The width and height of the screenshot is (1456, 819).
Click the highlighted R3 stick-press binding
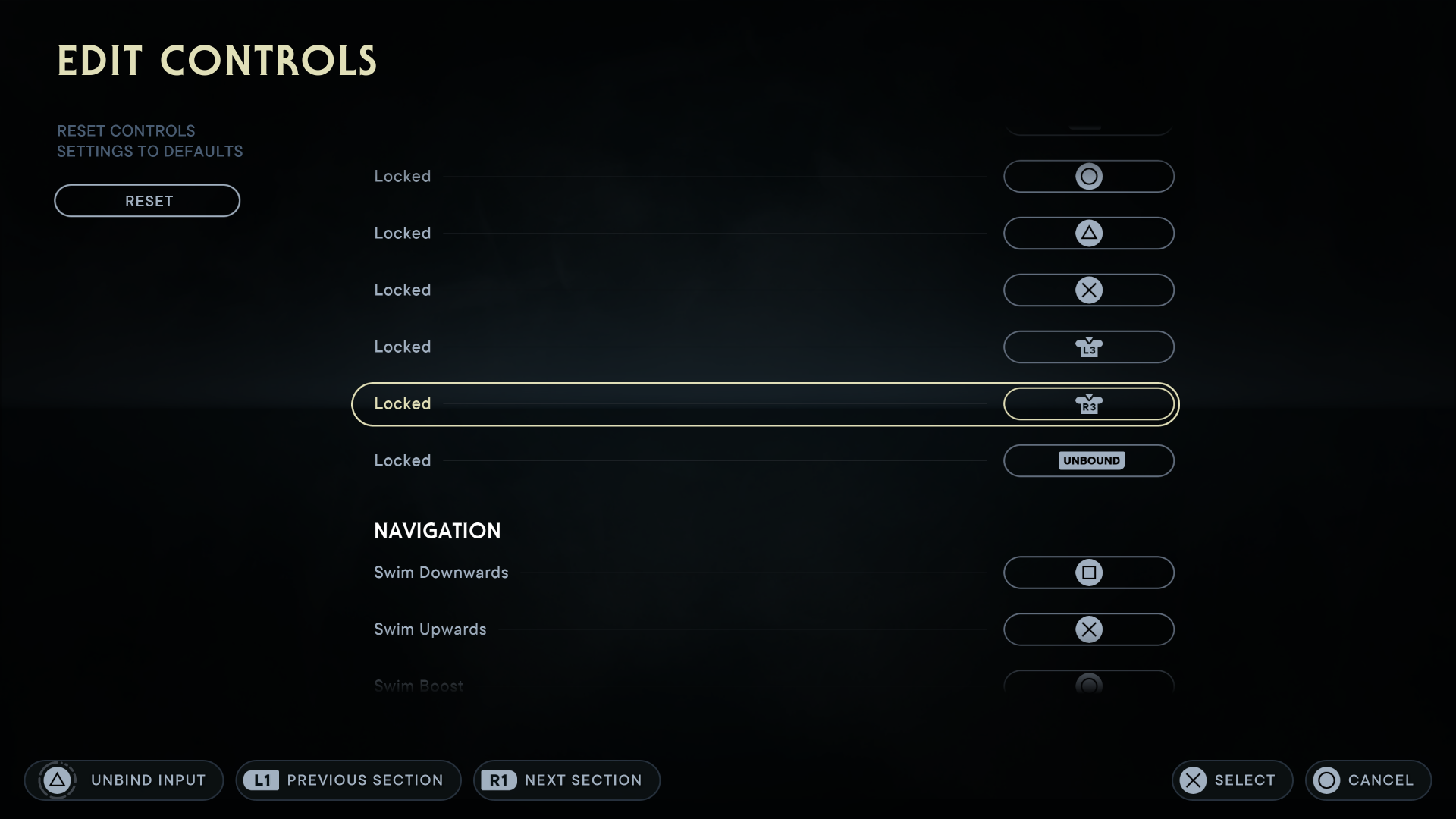(x=1089, y=403)
